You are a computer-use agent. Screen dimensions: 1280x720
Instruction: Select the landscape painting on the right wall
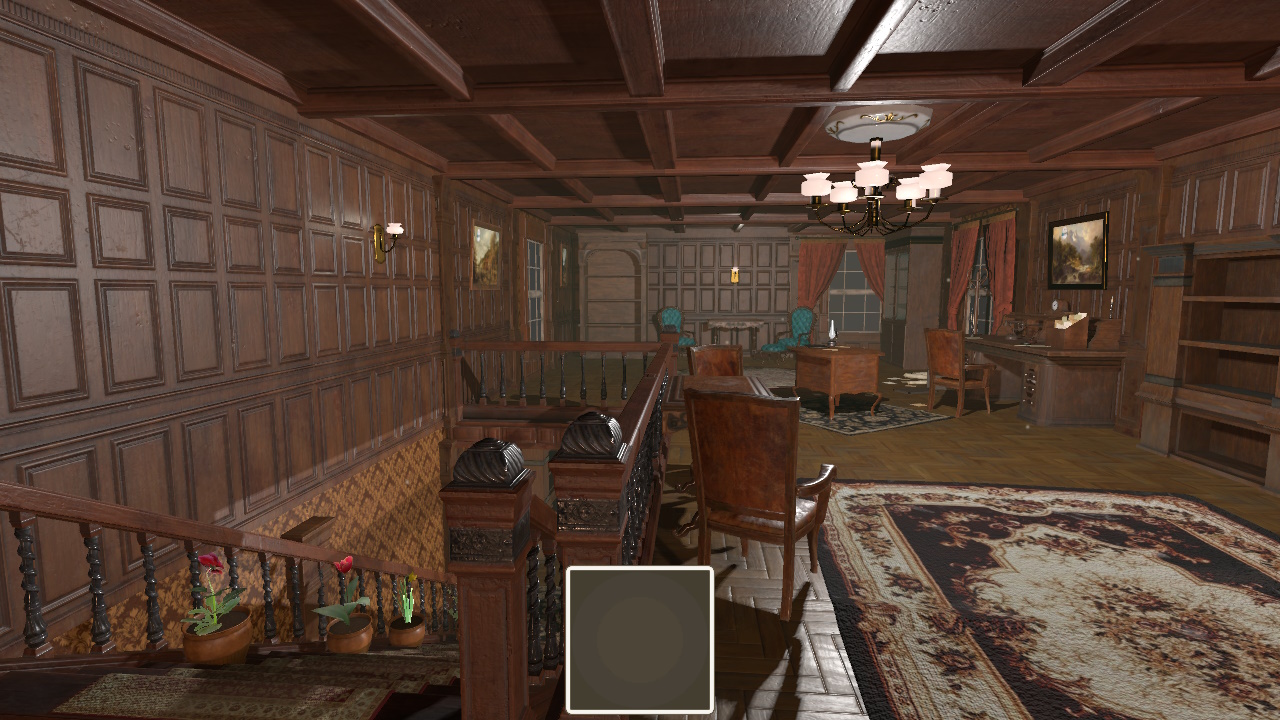pos(1078,248)
